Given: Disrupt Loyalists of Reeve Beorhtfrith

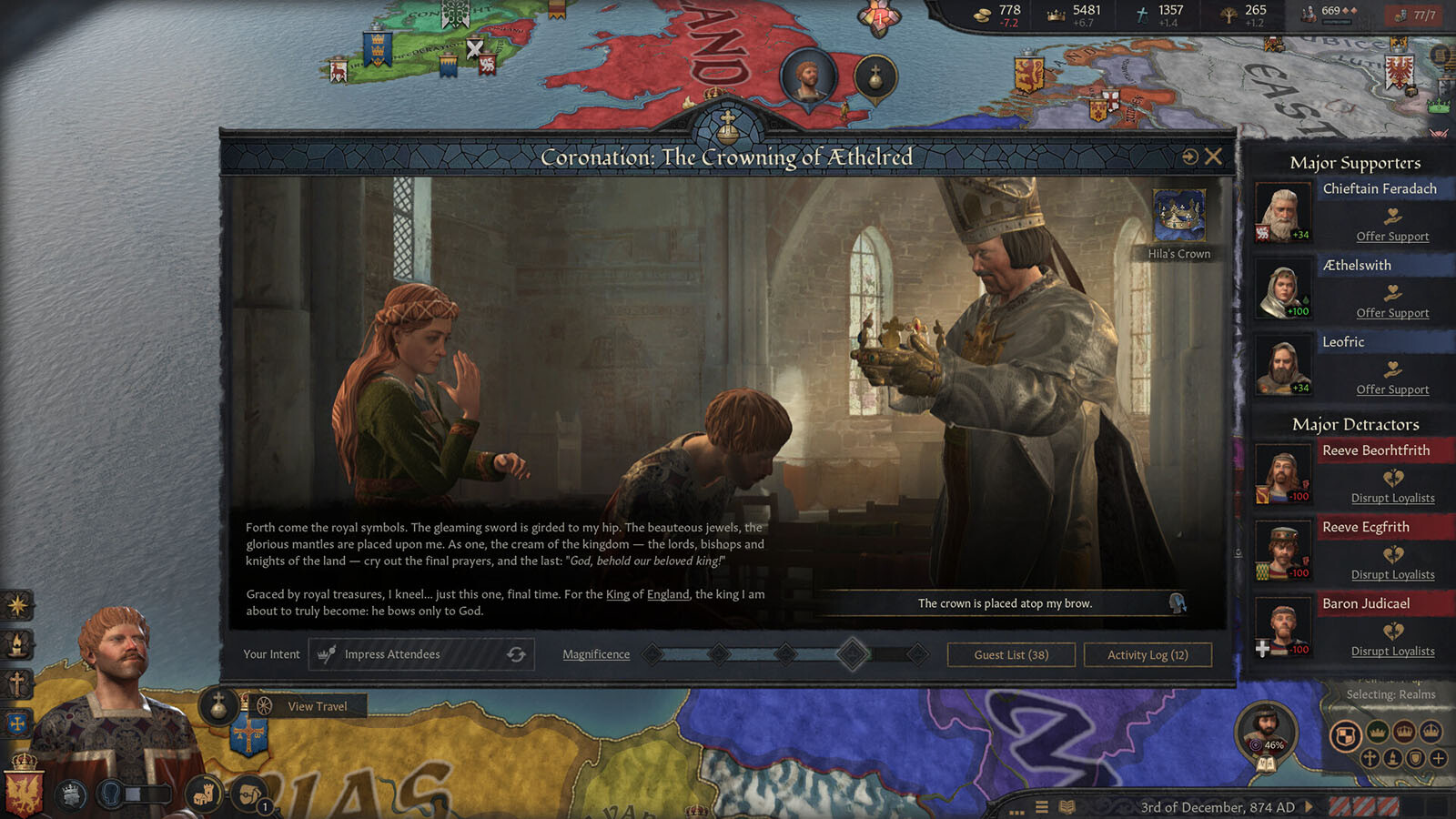Looking at the screenshot, I should pos(1392,498).
